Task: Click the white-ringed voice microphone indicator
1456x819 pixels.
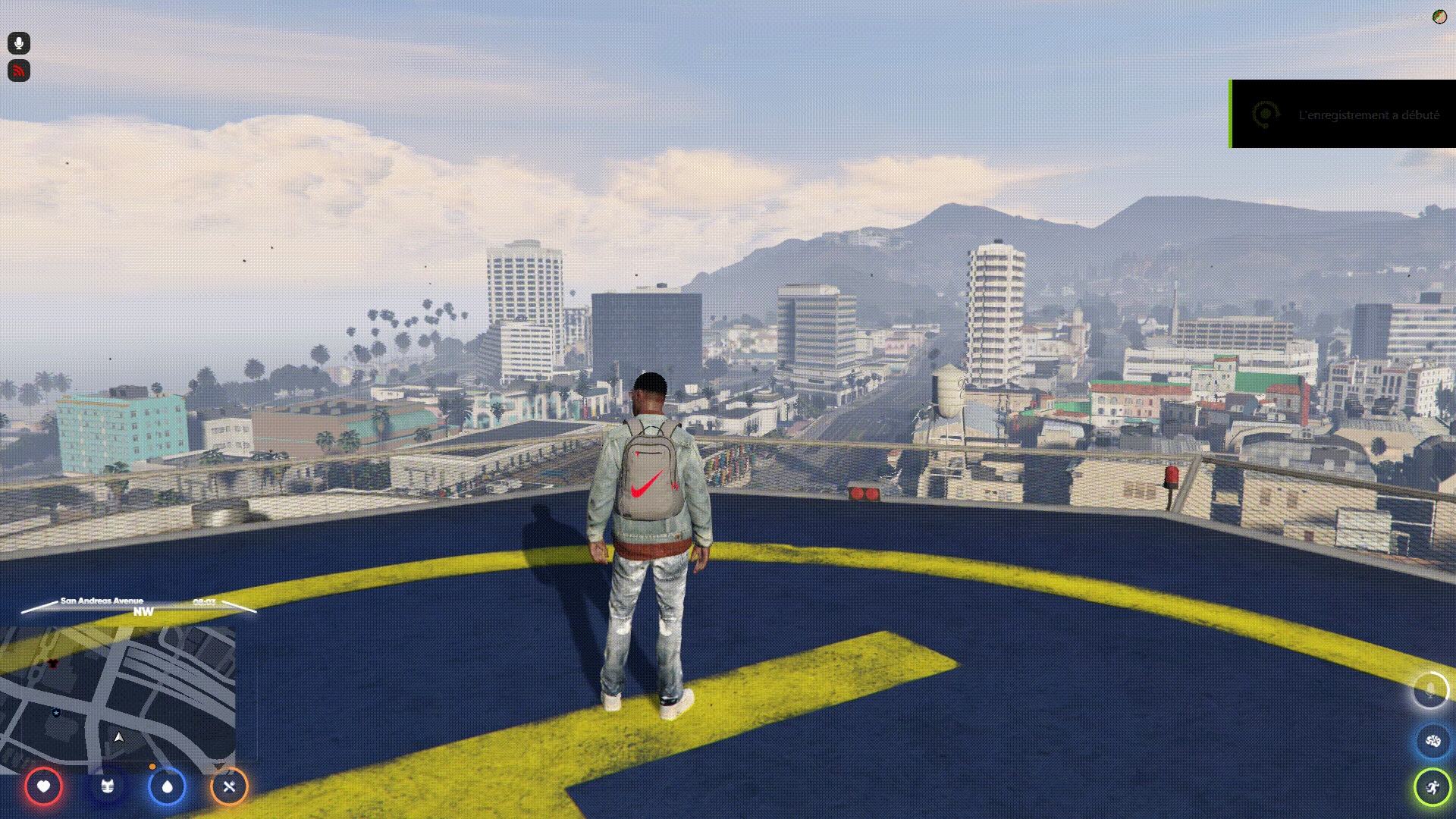Action: pyautogui.click(x=1431, y=691)
